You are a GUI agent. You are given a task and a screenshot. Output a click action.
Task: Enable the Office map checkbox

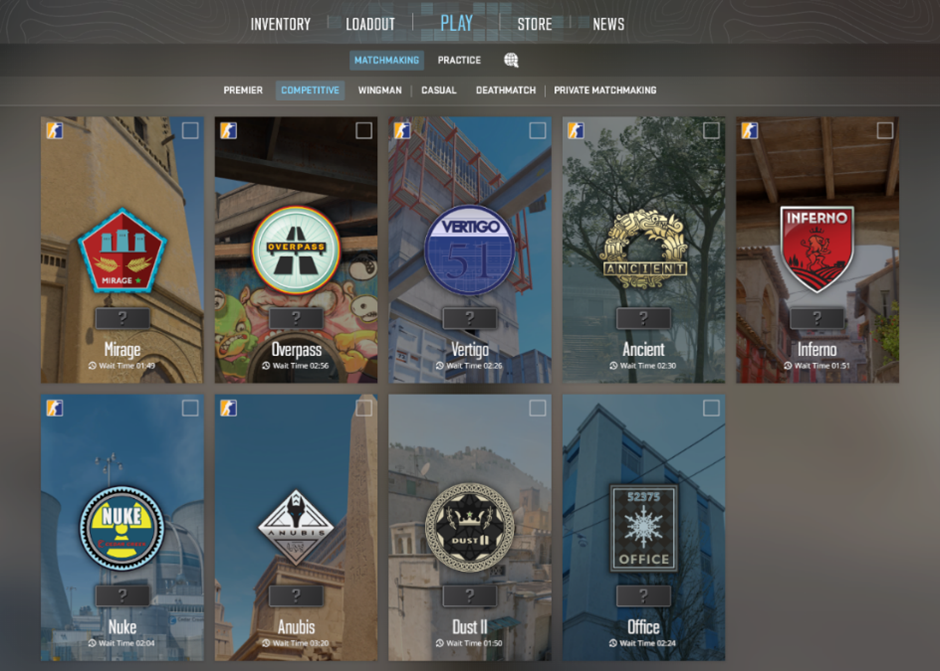click(x=711, y=408)
